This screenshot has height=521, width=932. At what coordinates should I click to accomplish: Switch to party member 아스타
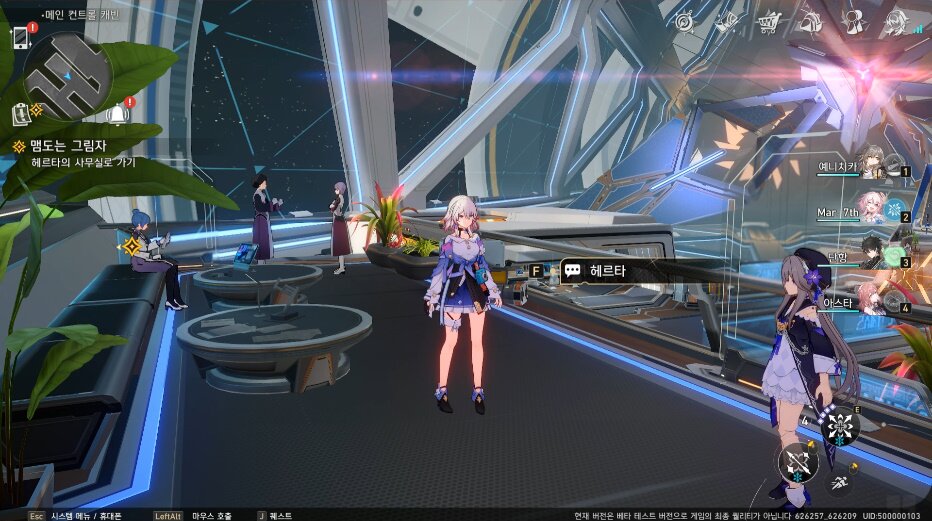point(872,299)
